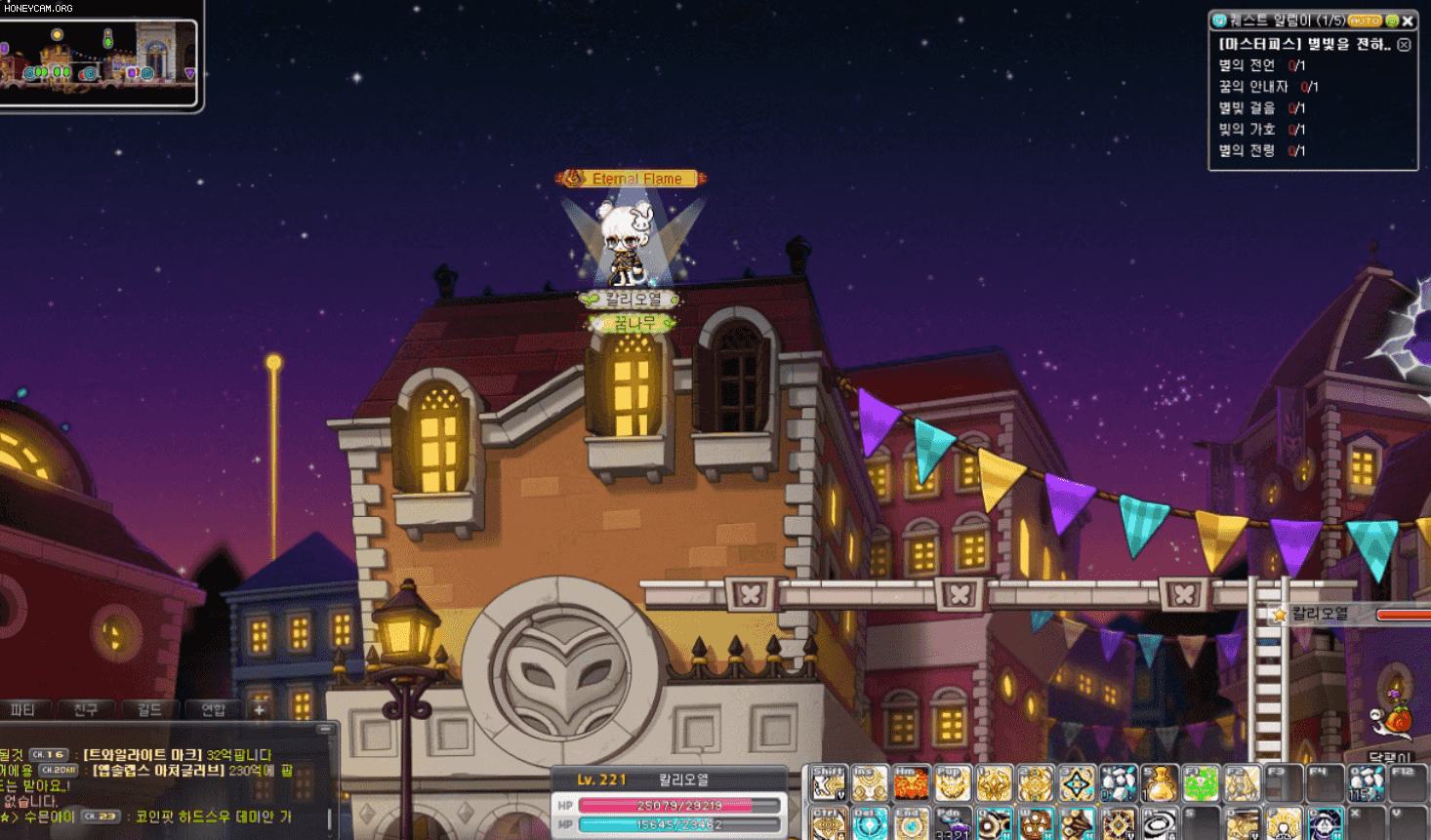Click the CH.16 channel tag in chat

click(x=49, y=754)
